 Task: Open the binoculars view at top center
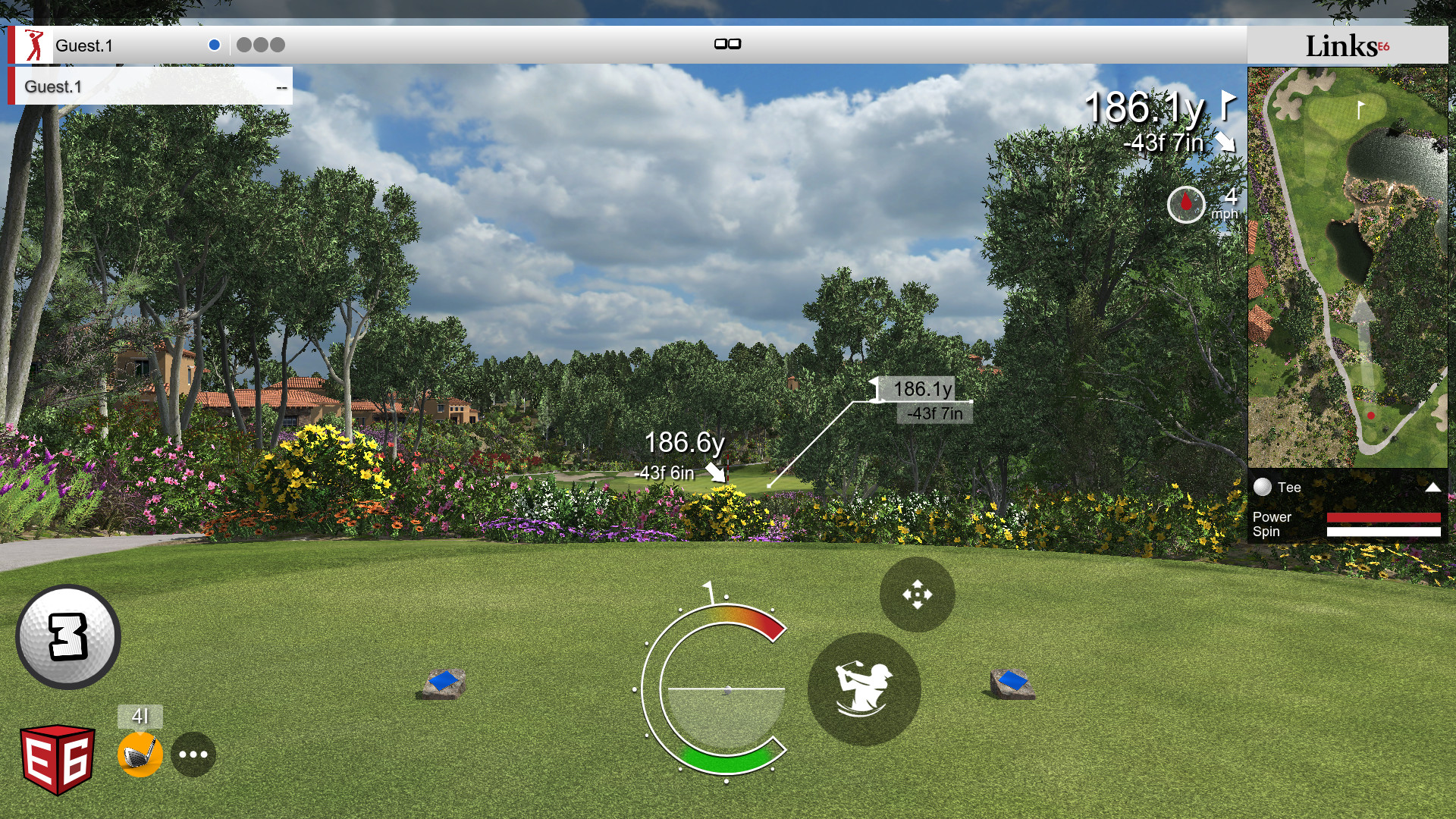point(728,44)
